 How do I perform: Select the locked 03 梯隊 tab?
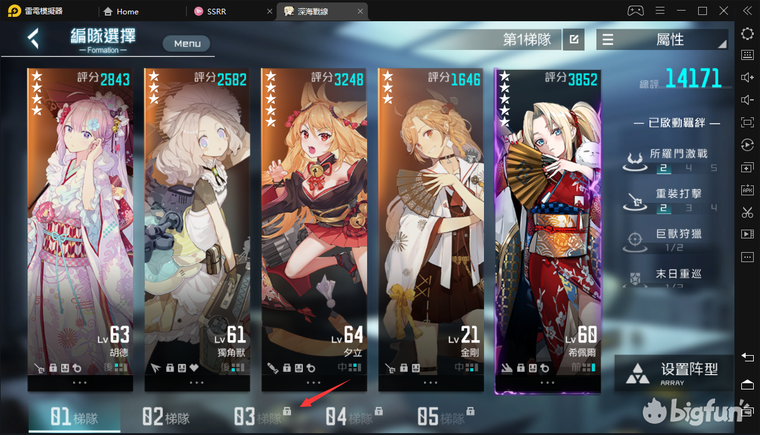pyautogui.click(x=258, y=417)
